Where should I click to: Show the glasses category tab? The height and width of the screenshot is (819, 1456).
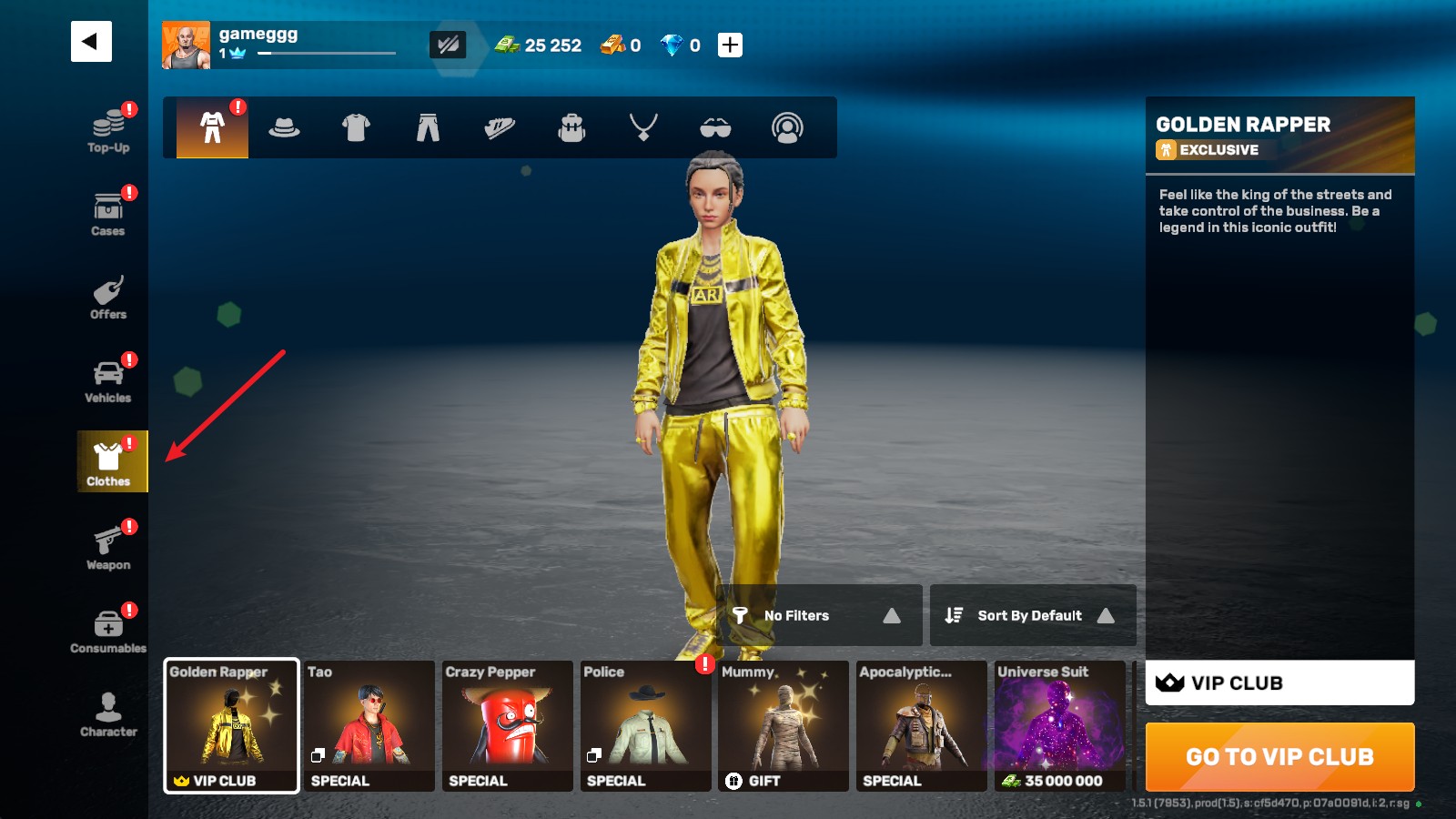coord(715,128)
